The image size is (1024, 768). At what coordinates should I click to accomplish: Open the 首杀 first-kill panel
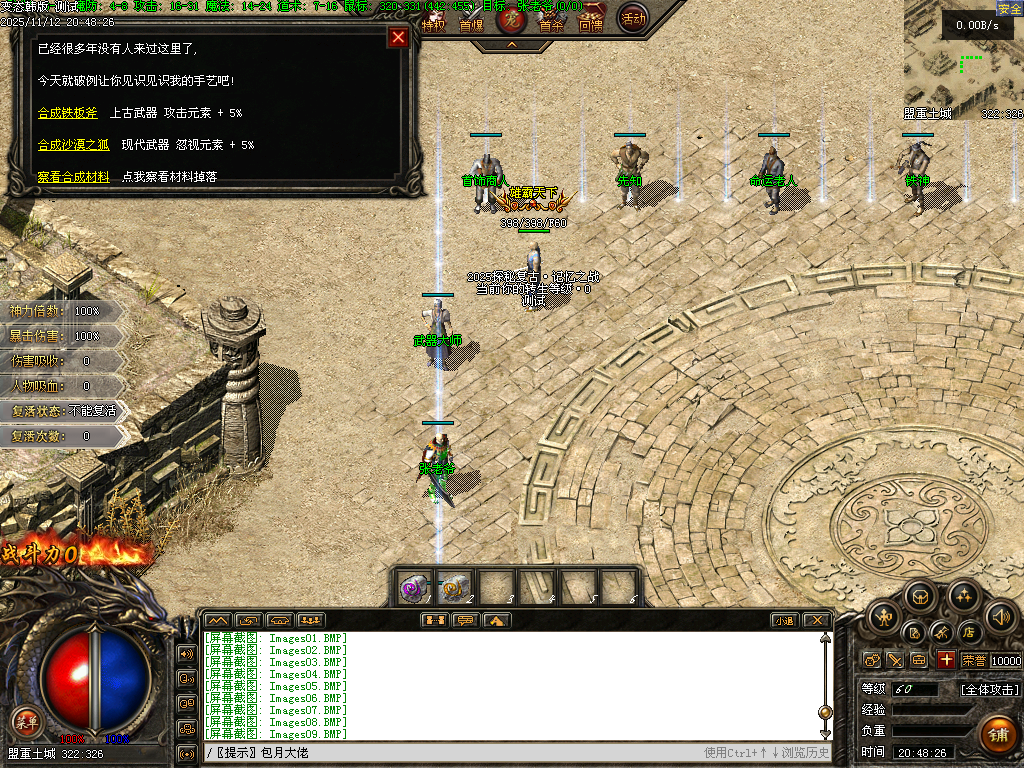[x=551, y=21]
